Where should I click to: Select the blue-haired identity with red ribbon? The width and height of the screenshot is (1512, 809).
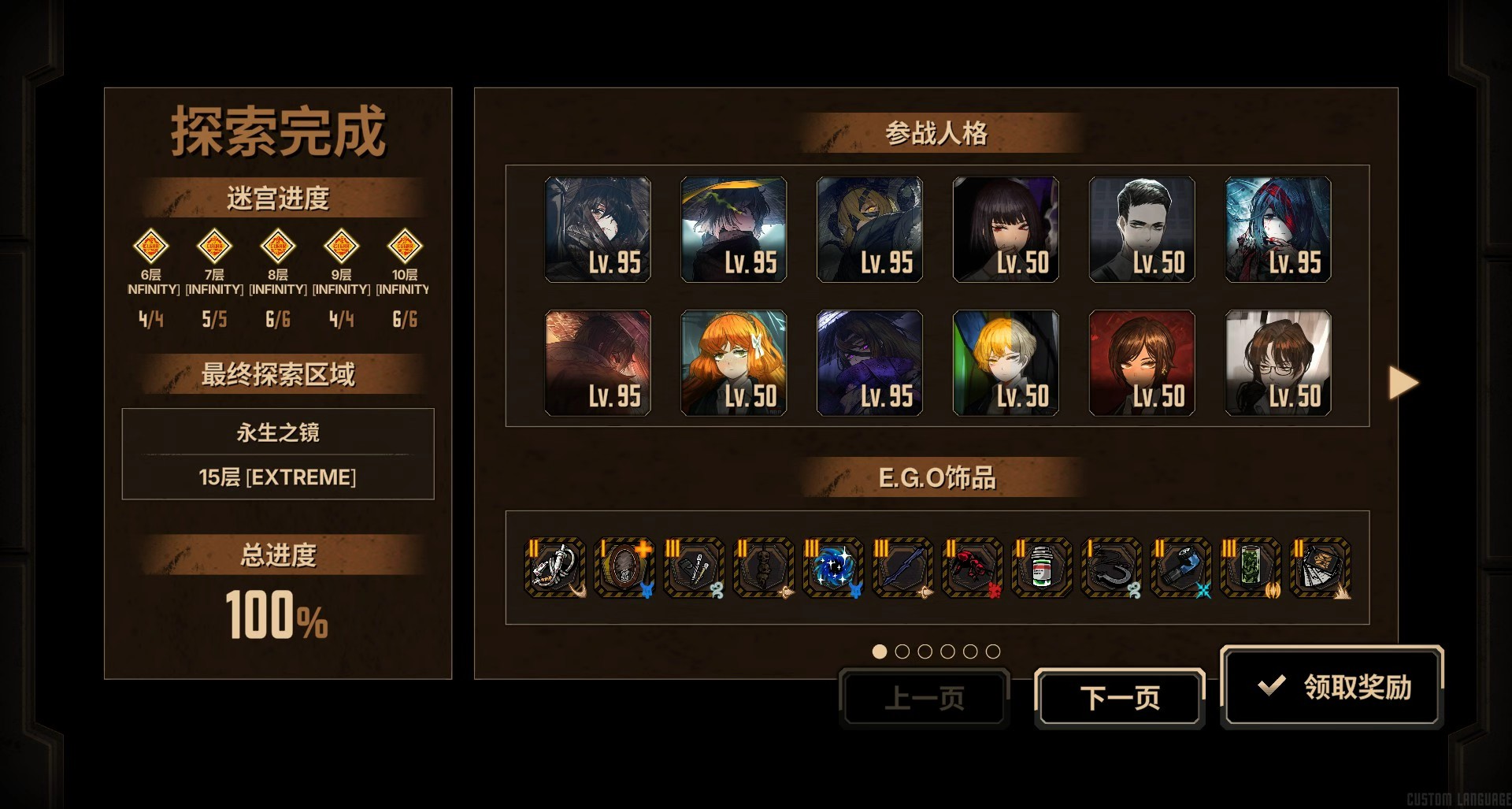(x=1277, y=229)
